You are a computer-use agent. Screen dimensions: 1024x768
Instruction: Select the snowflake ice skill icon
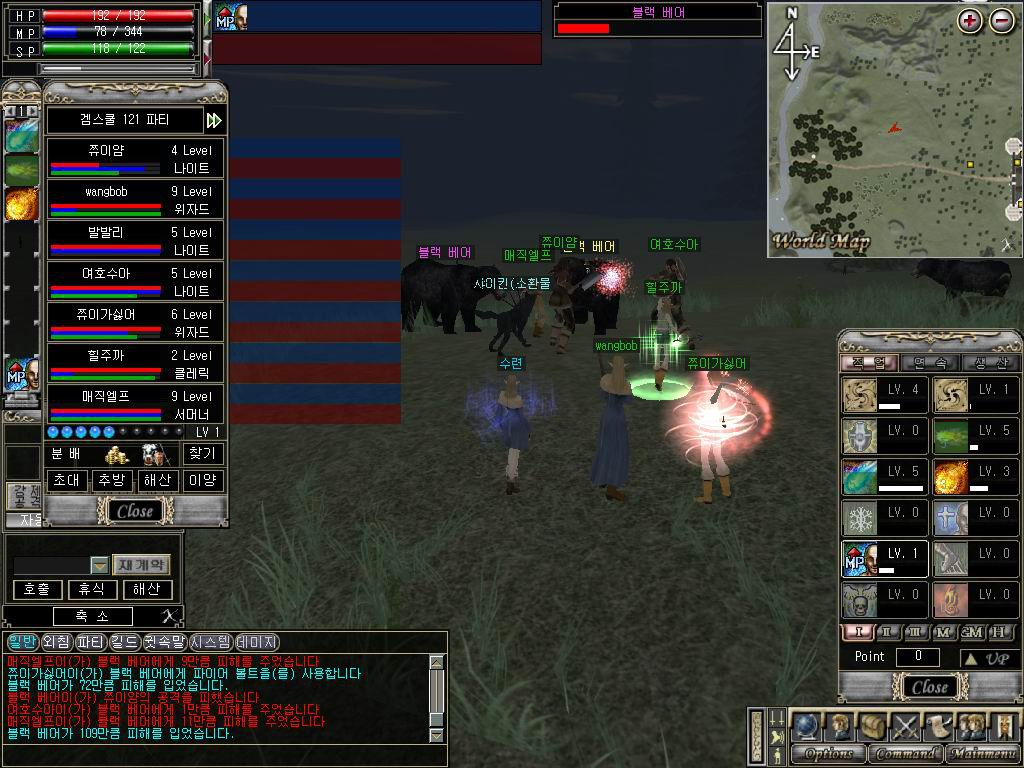(x=860, y=518)
